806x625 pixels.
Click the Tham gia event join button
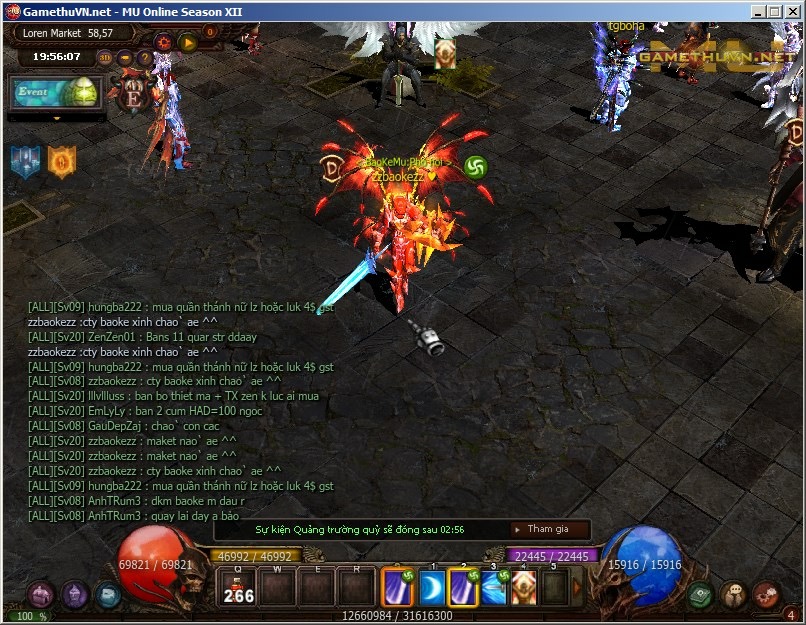(548, 529)
